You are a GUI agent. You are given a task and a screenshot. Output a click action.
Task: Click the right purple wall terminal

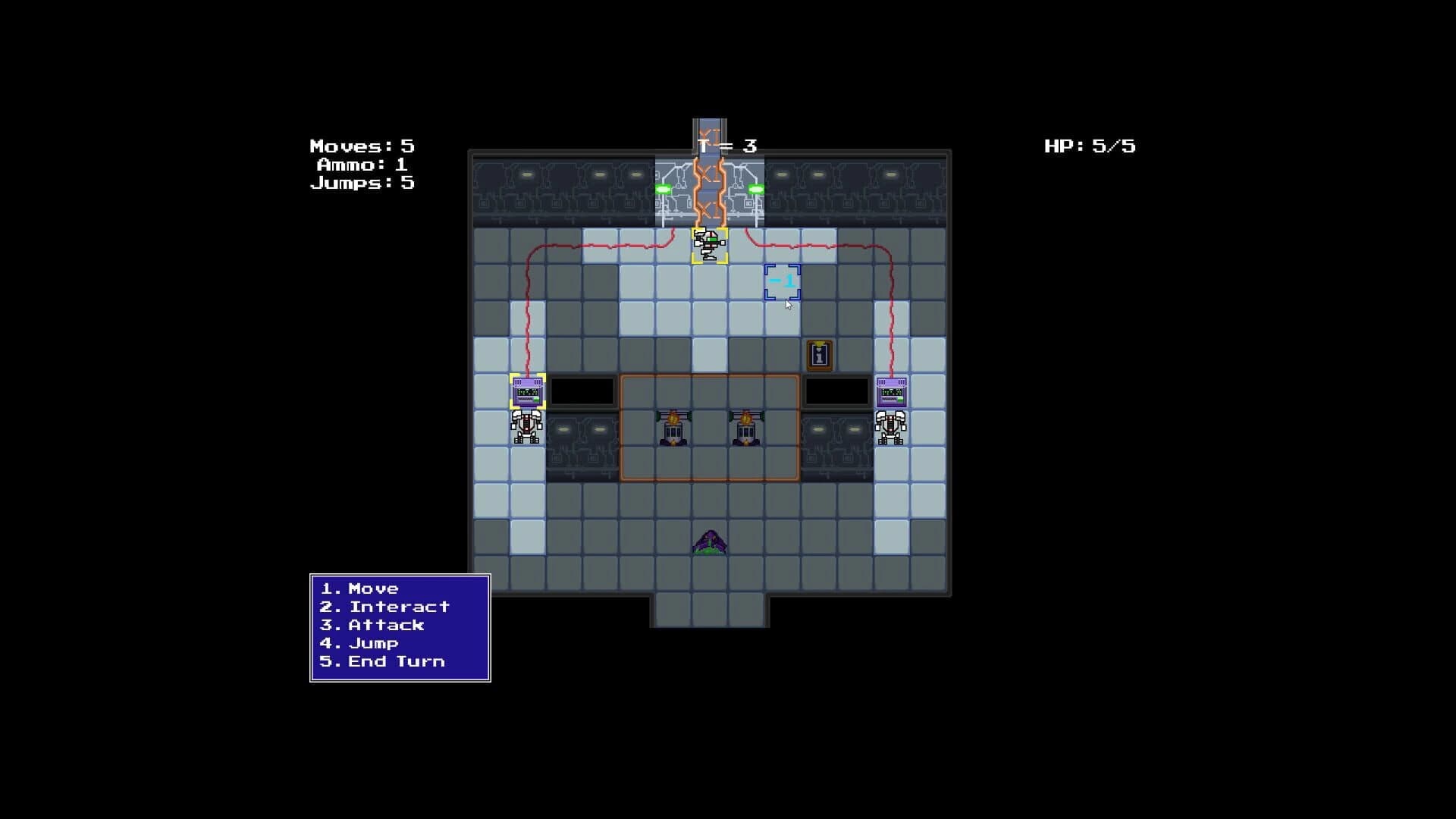pyautogui.click(x=891, y=392)
